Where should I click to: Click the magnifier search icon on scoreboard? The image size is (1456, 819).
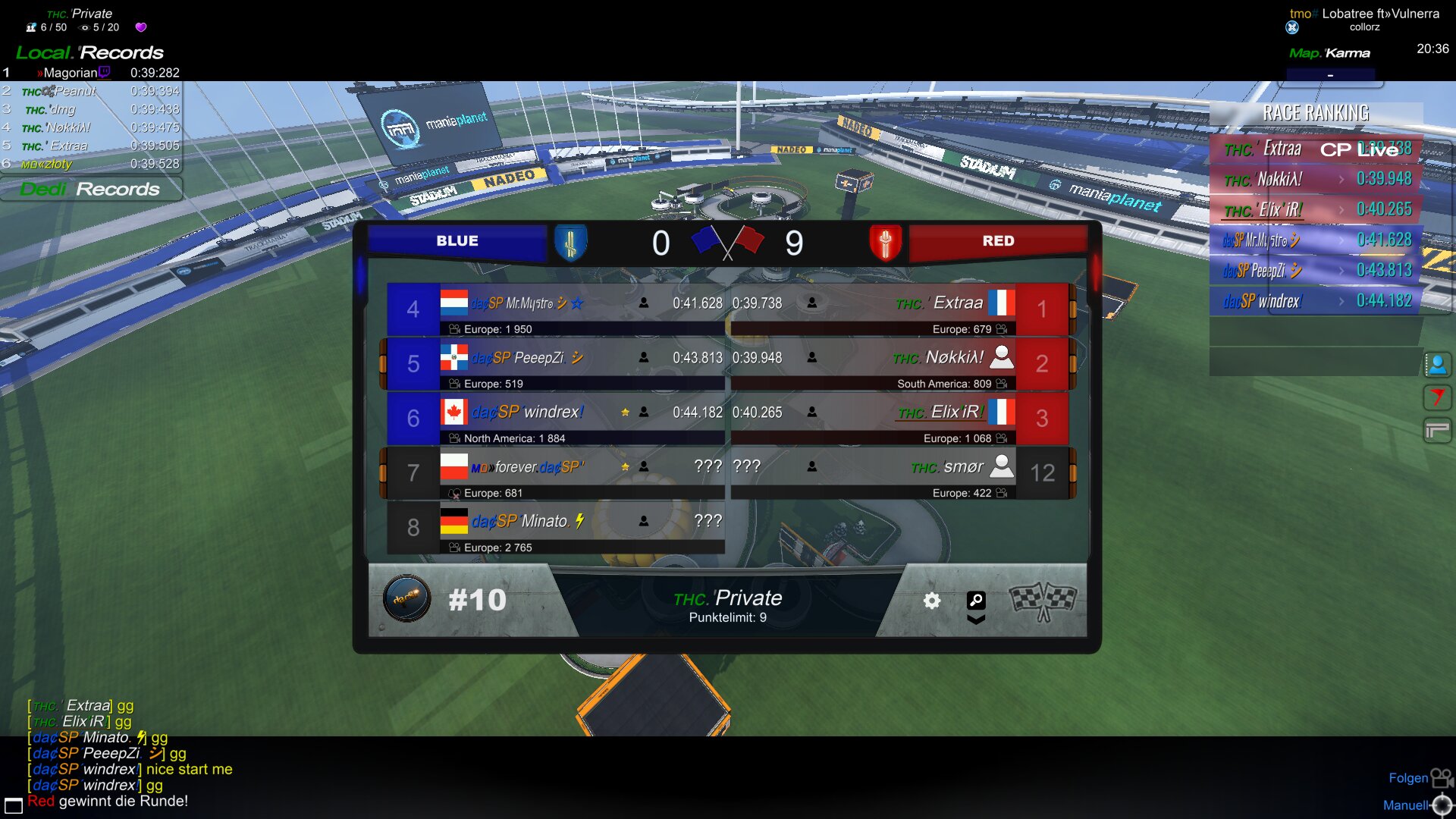coord(976,601)
